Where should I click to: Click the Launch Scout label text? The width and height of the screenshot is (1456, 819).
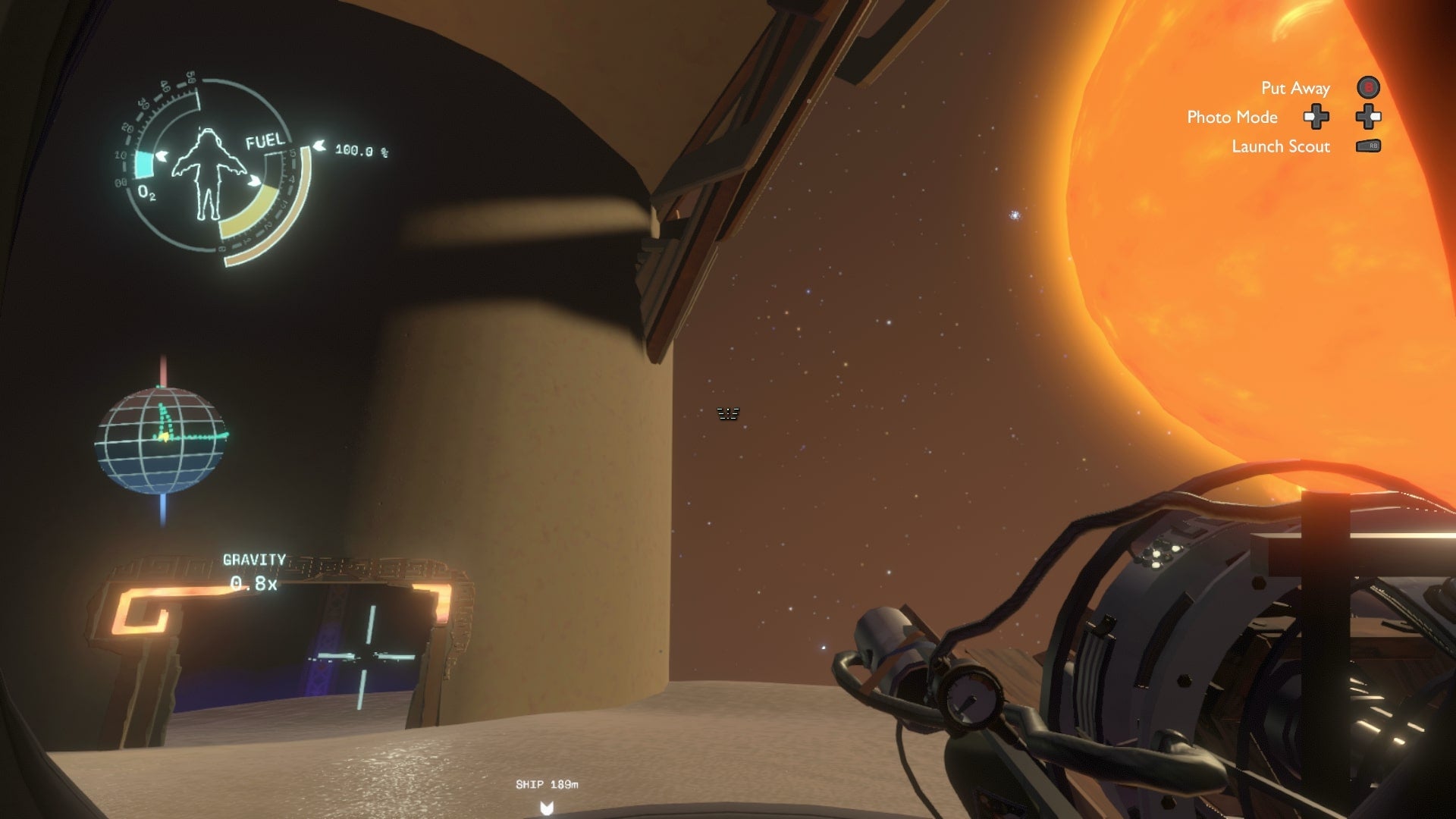[1280, 146]
